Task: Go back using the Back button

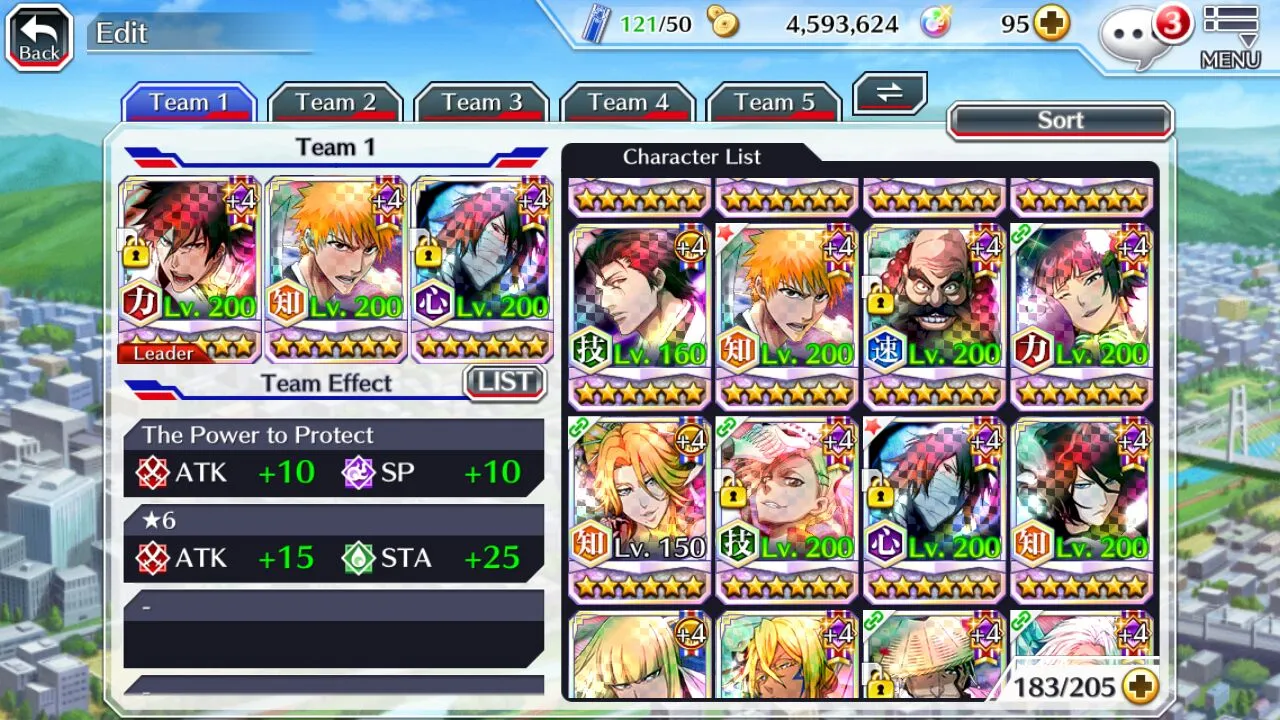Action: (39, 38)
